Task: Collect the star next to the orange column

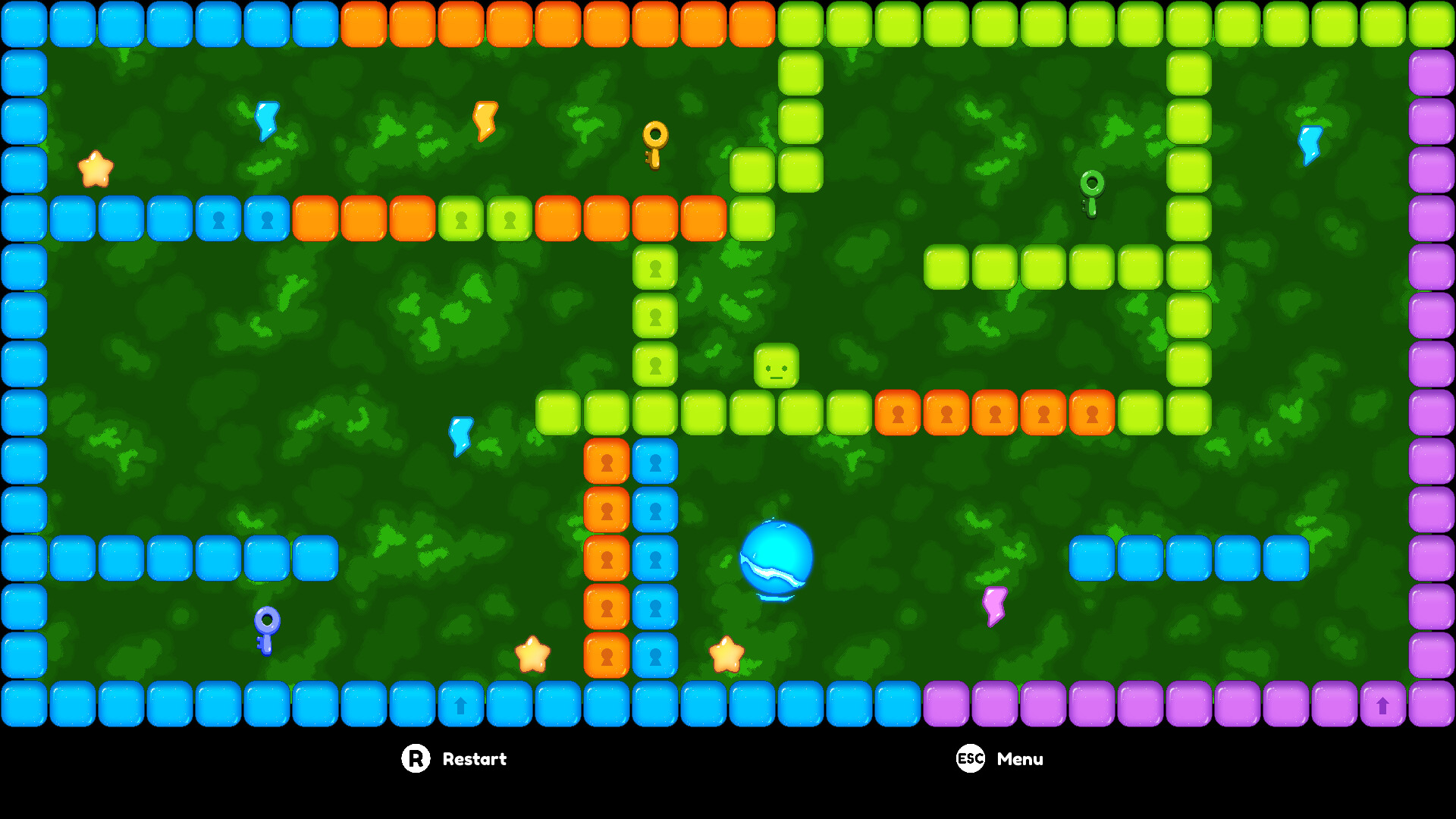Action: 533,654
